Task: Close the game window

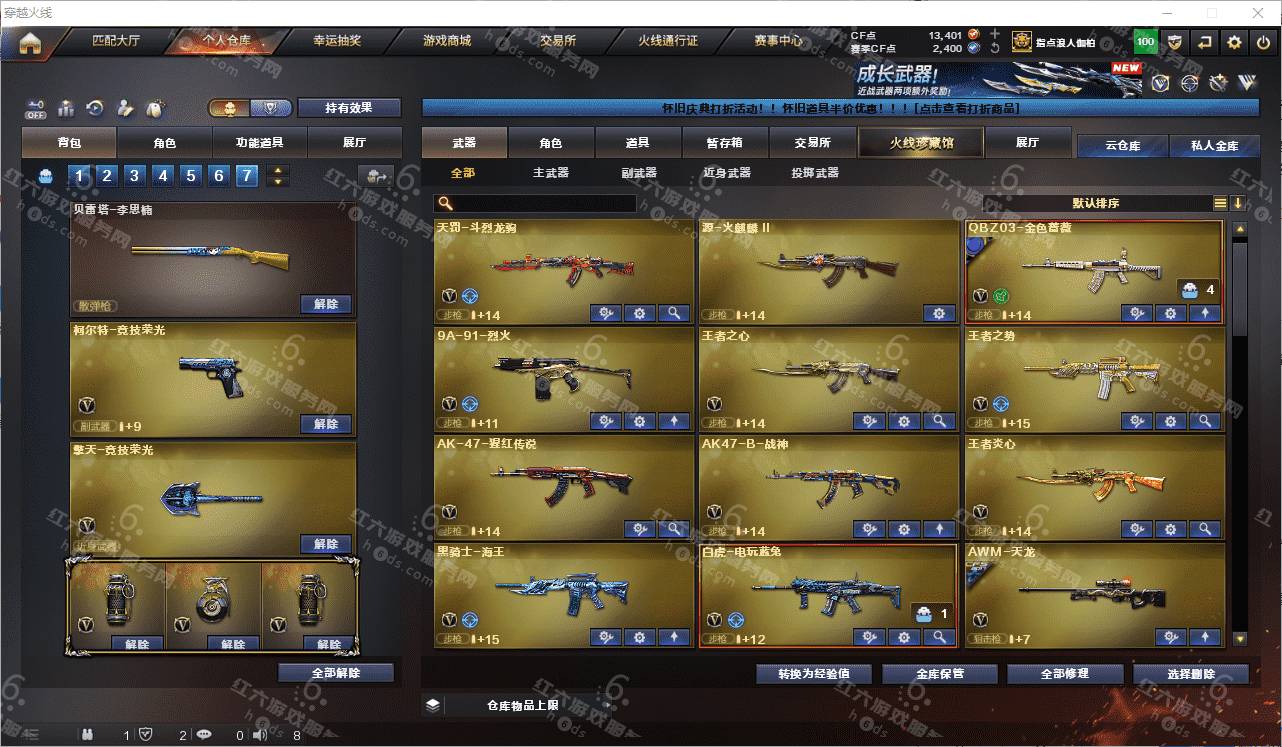Action: click(1259, 13)
